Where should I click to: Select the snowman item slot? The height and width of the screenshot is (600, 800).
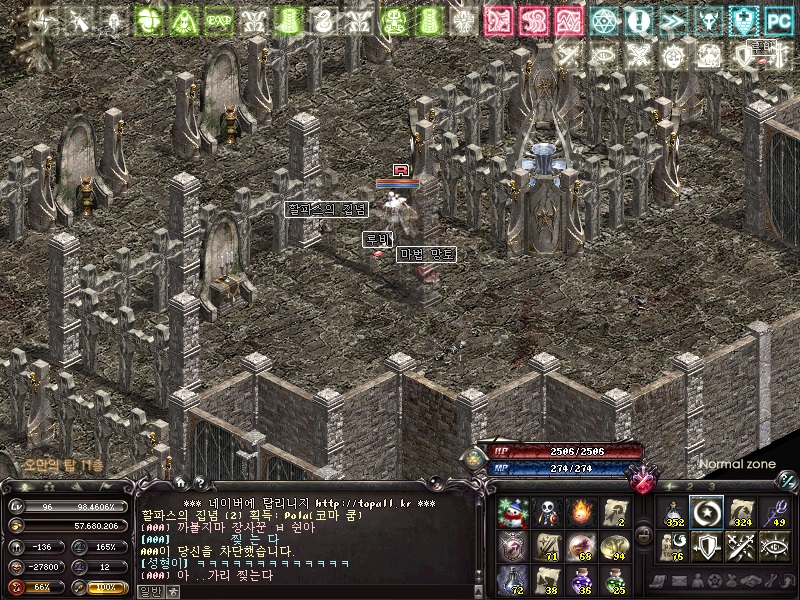(512, 512)
